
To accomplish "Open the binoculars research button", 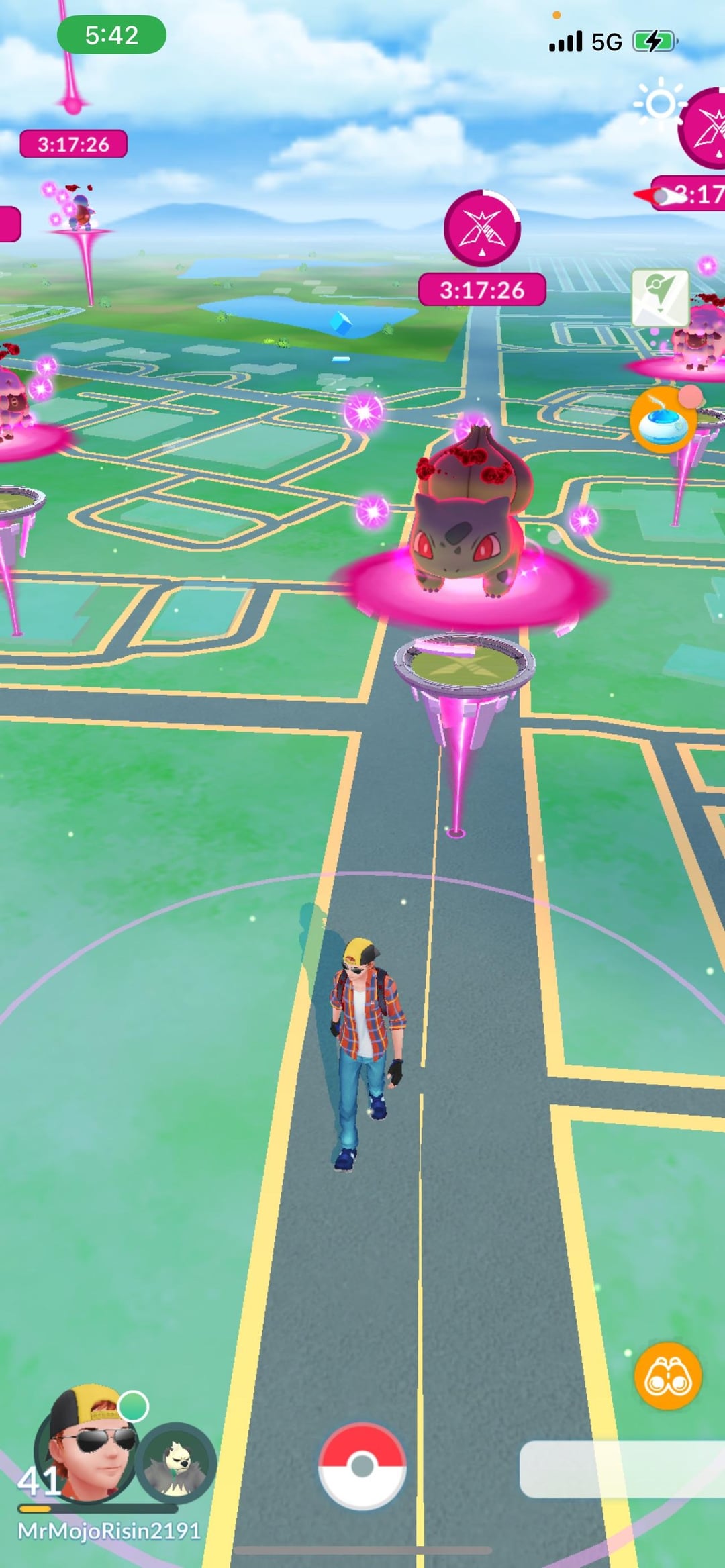I will tap(667, 1376).
